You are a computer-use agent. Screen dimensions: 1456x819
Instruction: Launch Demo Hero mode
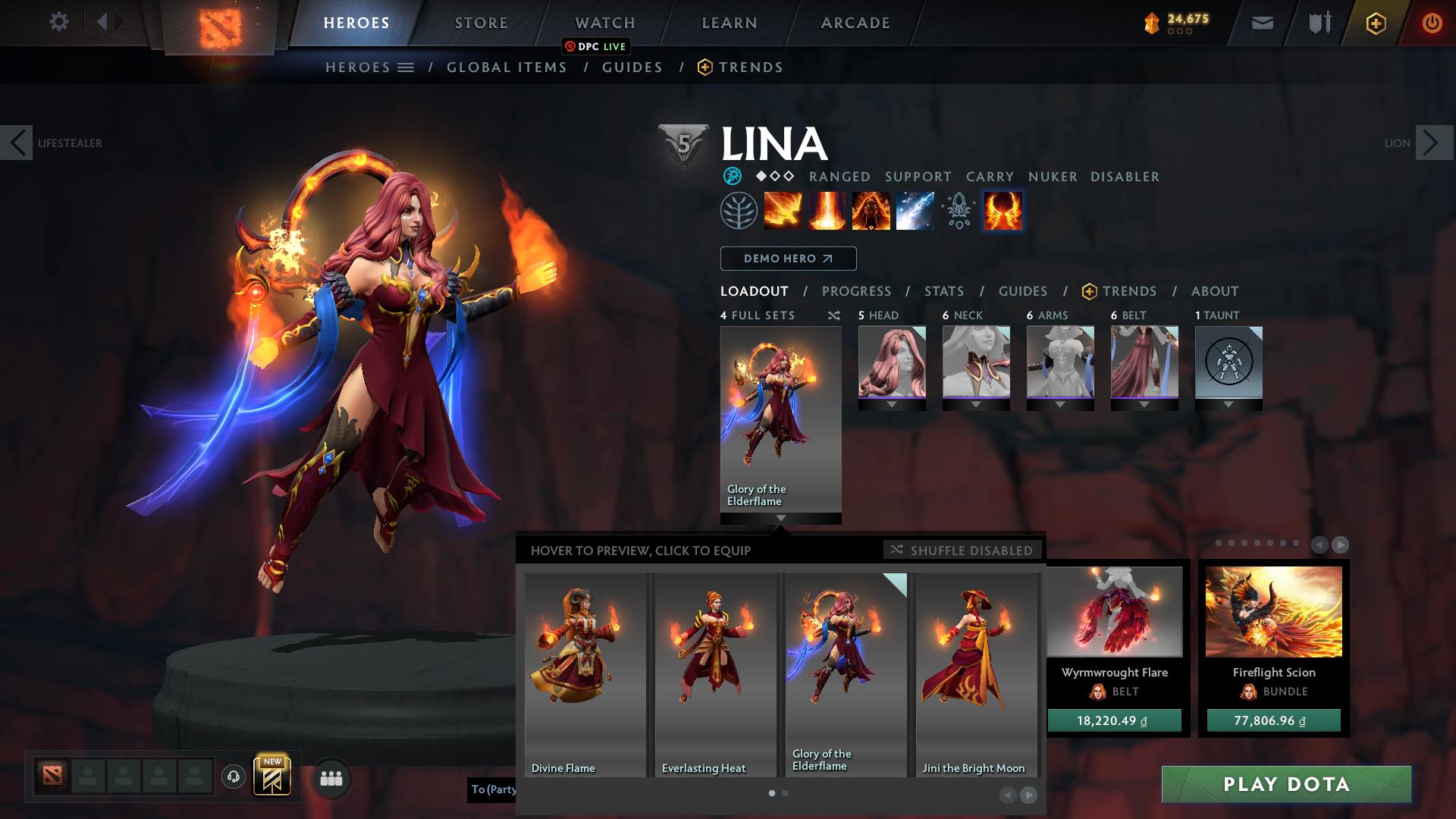[x=788, y=259]
